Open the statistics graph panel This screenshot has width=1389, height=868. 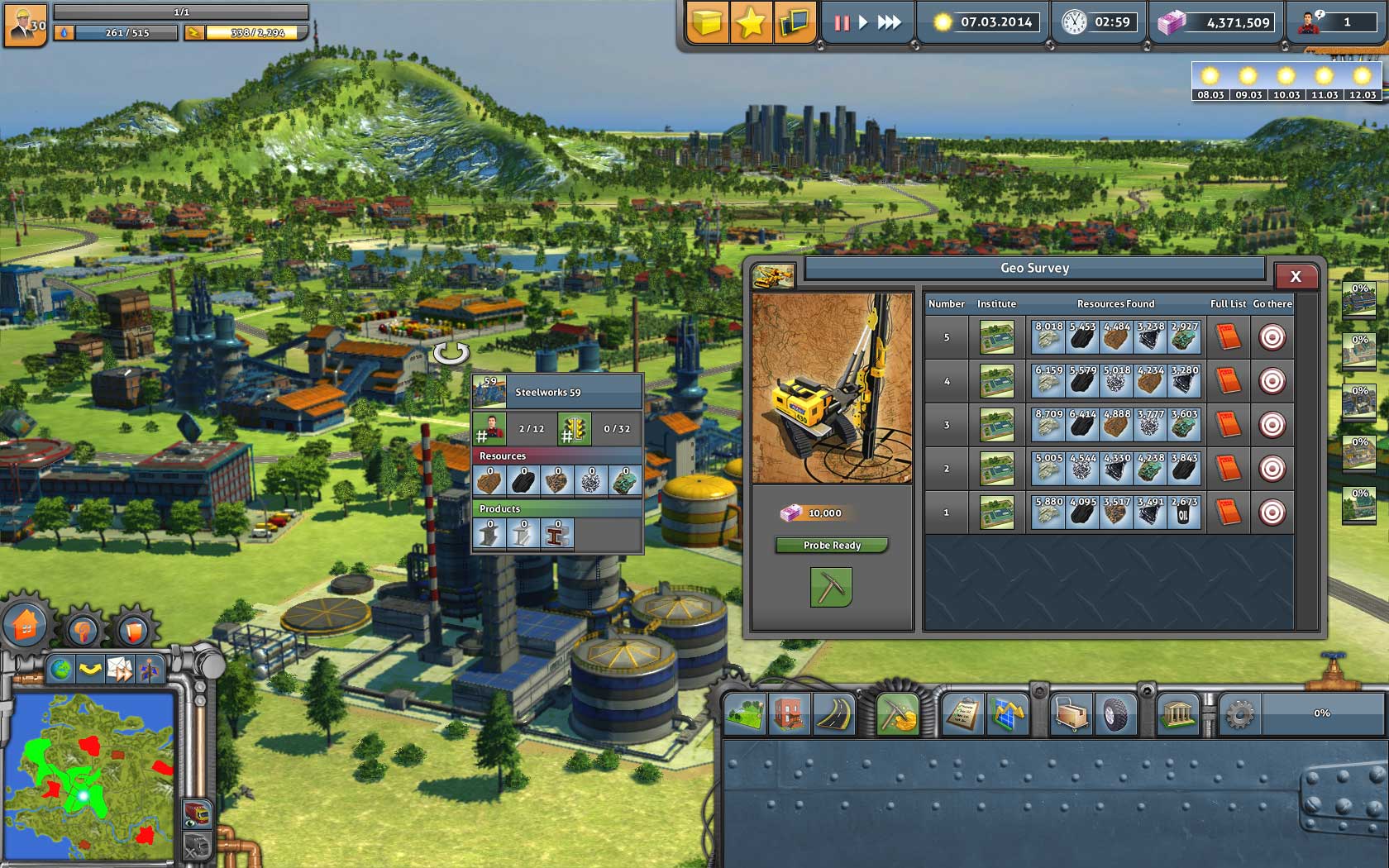[x=1009, y=713]
